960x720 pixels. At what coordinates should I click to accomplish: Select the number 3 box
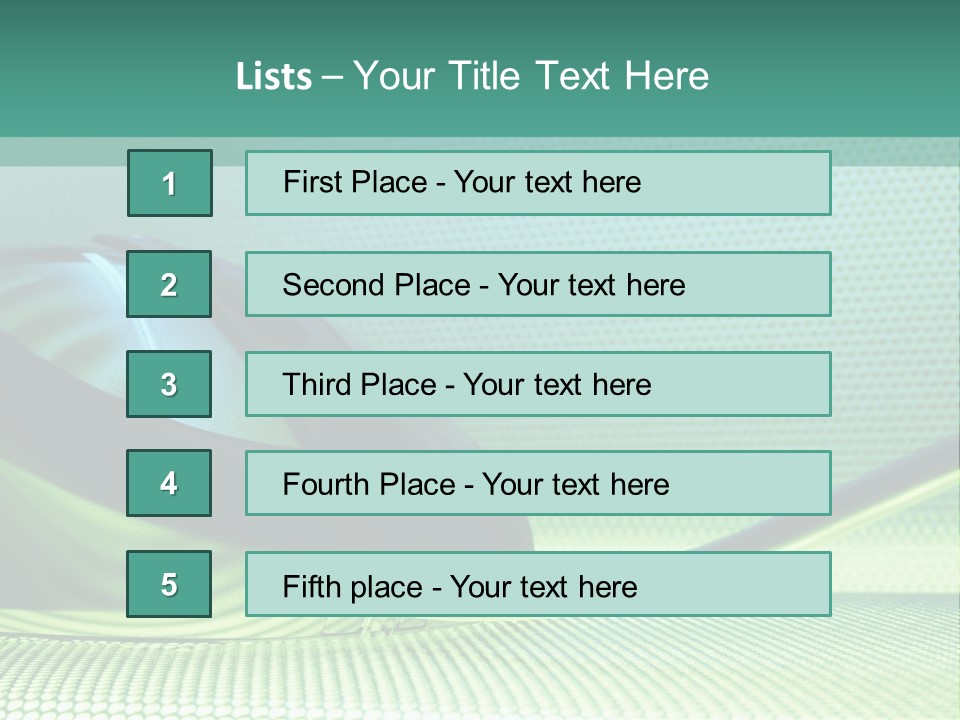click(x=169, y=384)
